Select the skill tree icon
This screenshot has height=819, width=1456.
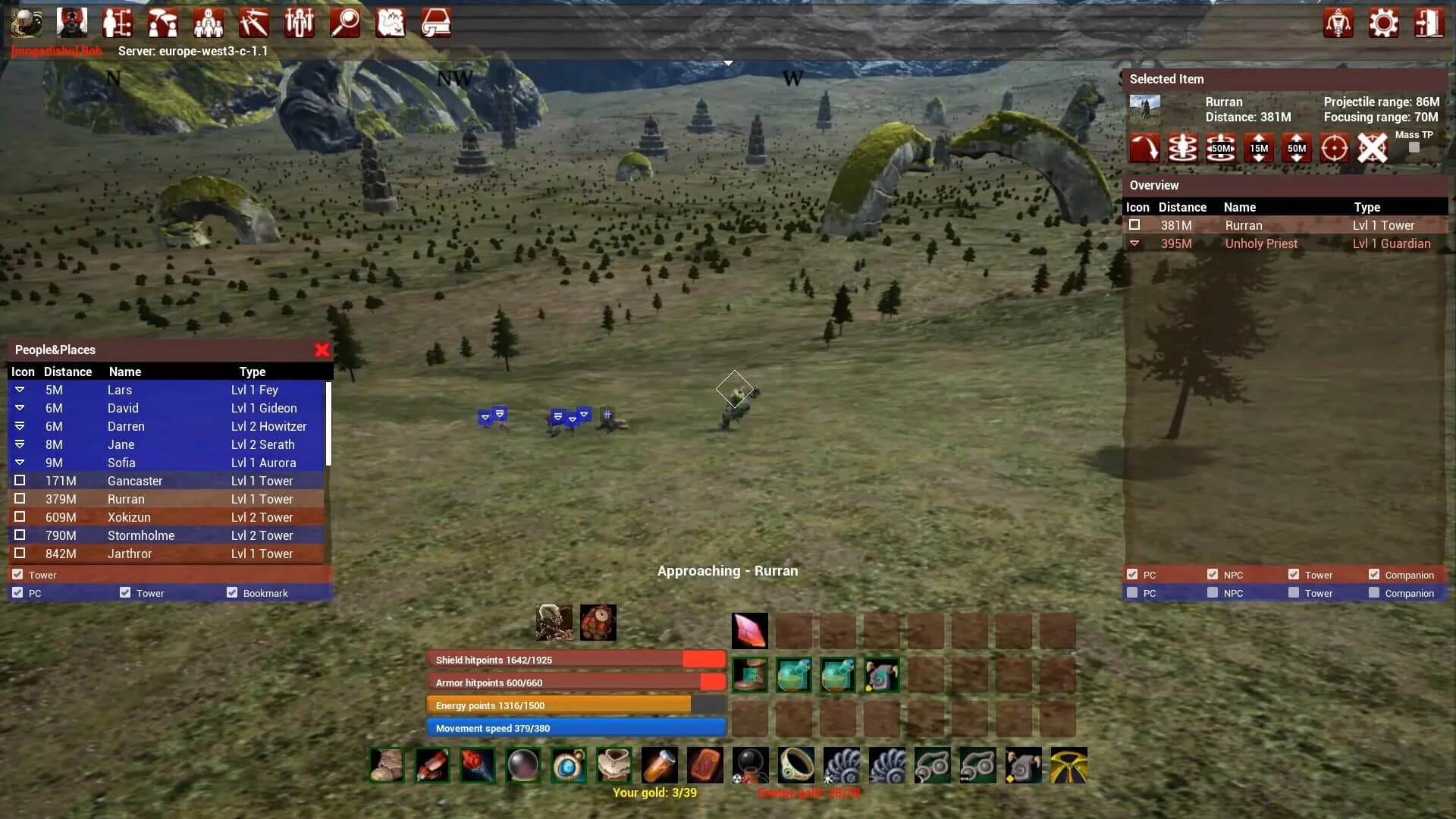(118, 23)
